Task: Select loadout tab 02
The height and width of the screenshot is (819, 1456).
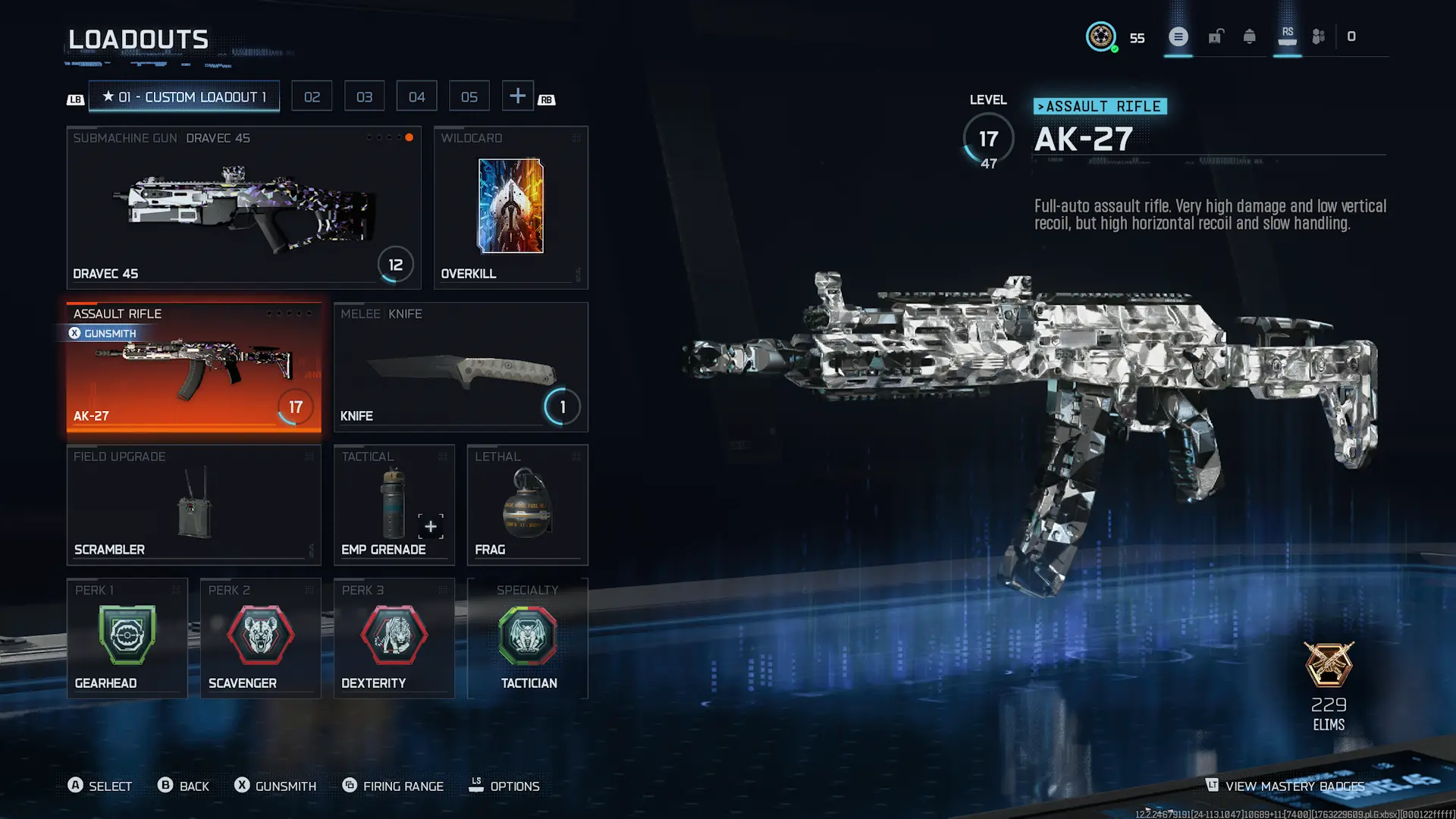Action: tap(312, 96)
